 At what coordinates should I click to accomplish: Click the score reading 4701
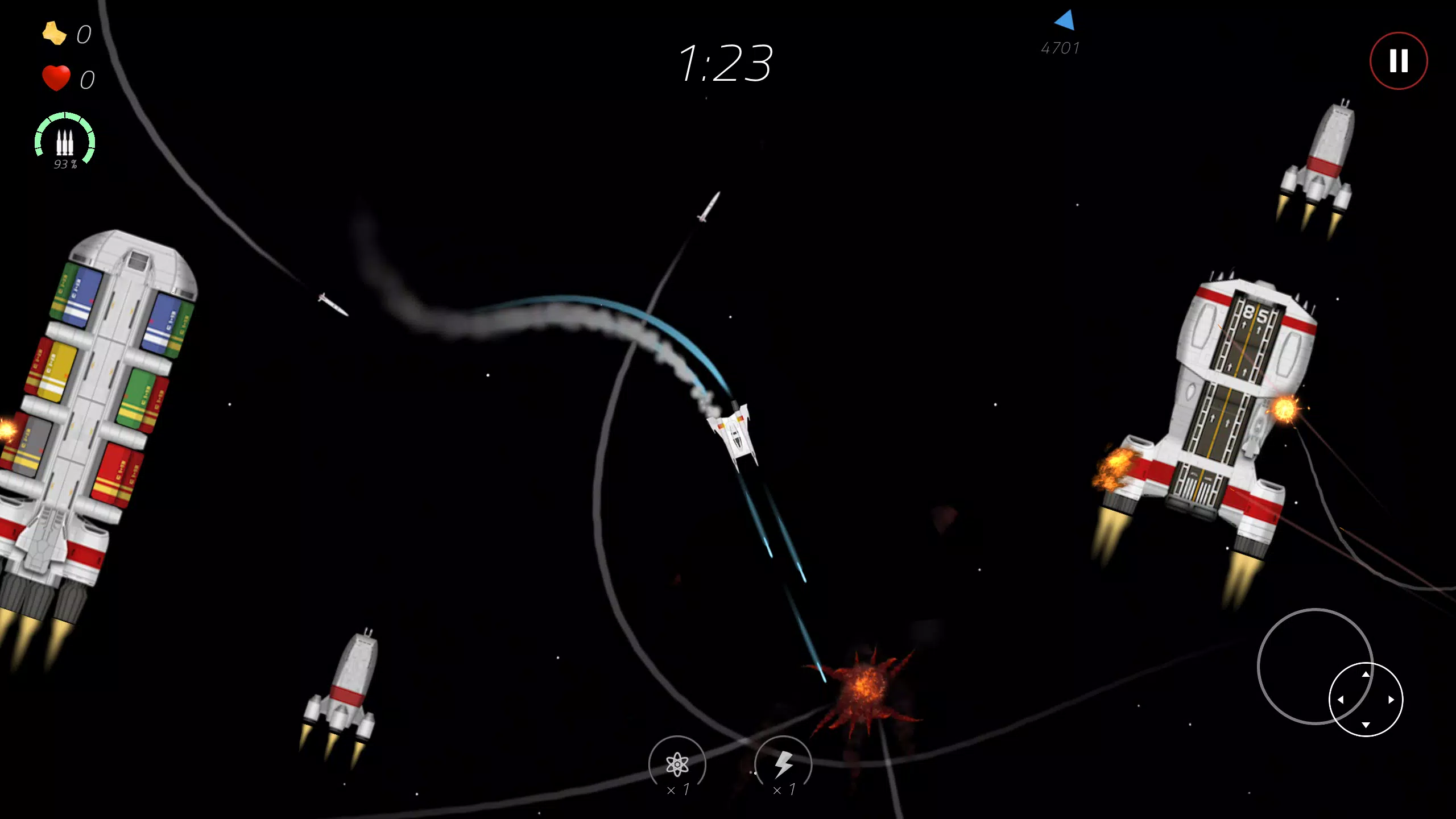click(x=1061, y=48)
